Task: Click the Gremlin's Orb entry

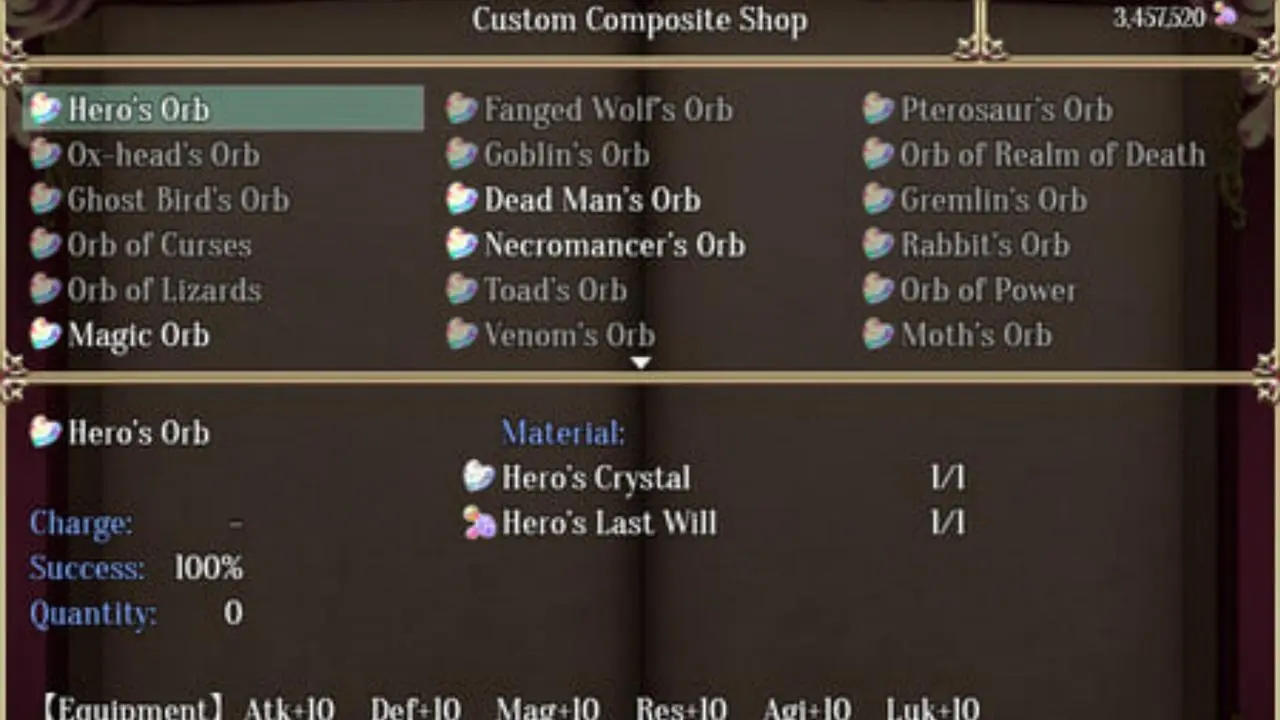Action: [x=993, y=200]
